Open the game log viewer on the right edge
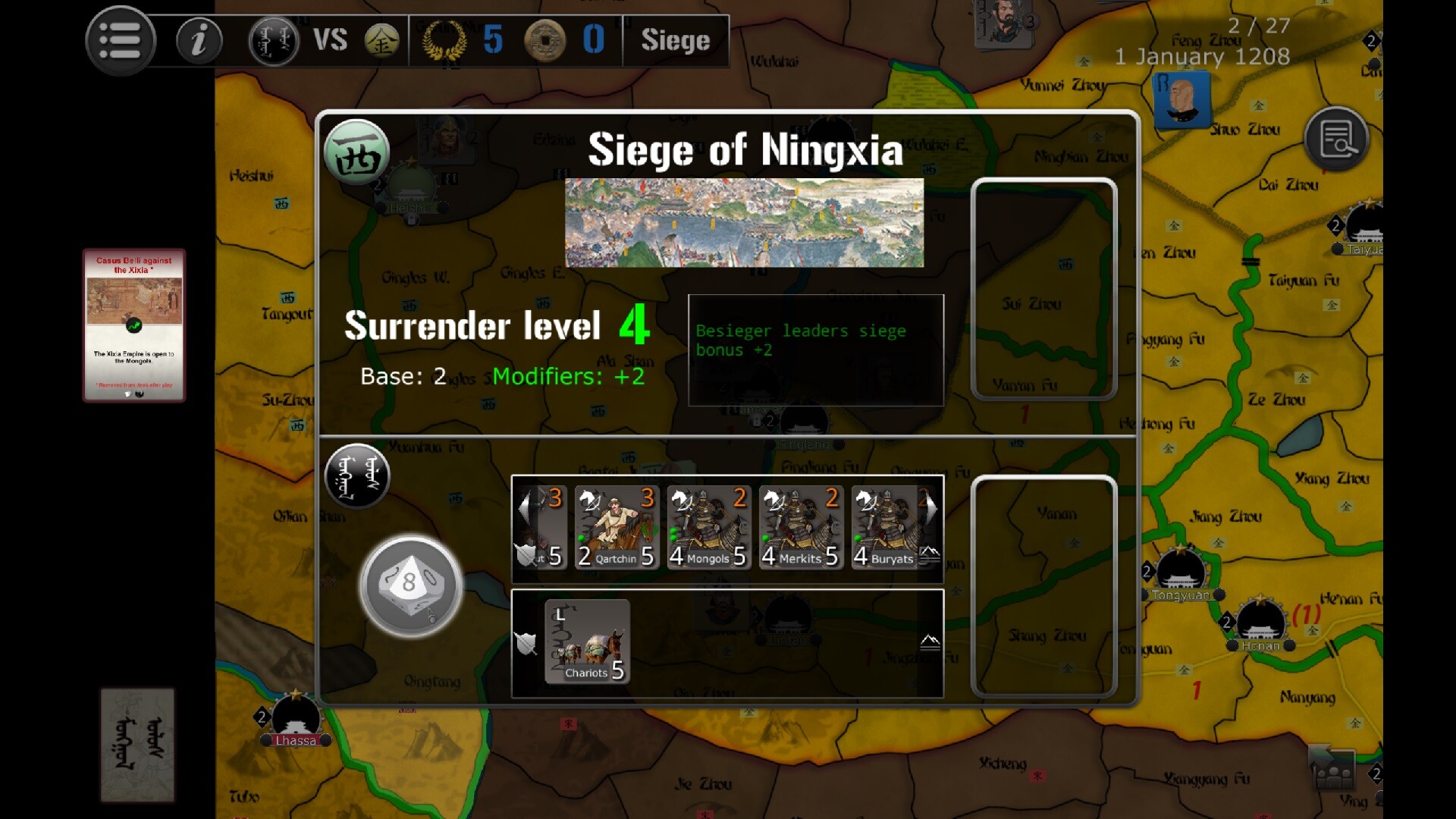Viewport: 1456px width, 819px height. 1337,140
